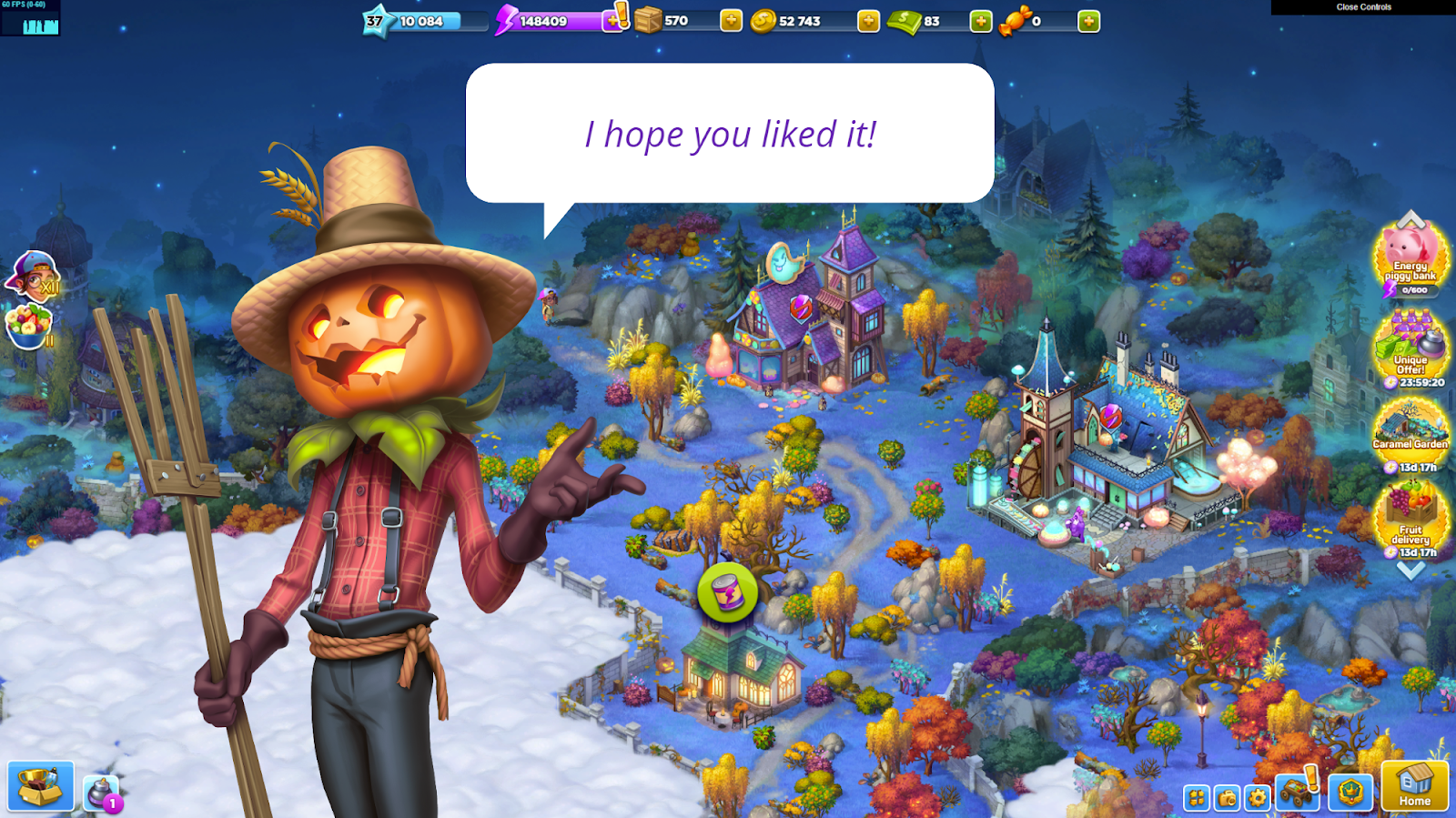The height and width of the screenshot is (818, 1456).
Task: Click Close Controls in the overlay bar
Action: click(1363, 7)
